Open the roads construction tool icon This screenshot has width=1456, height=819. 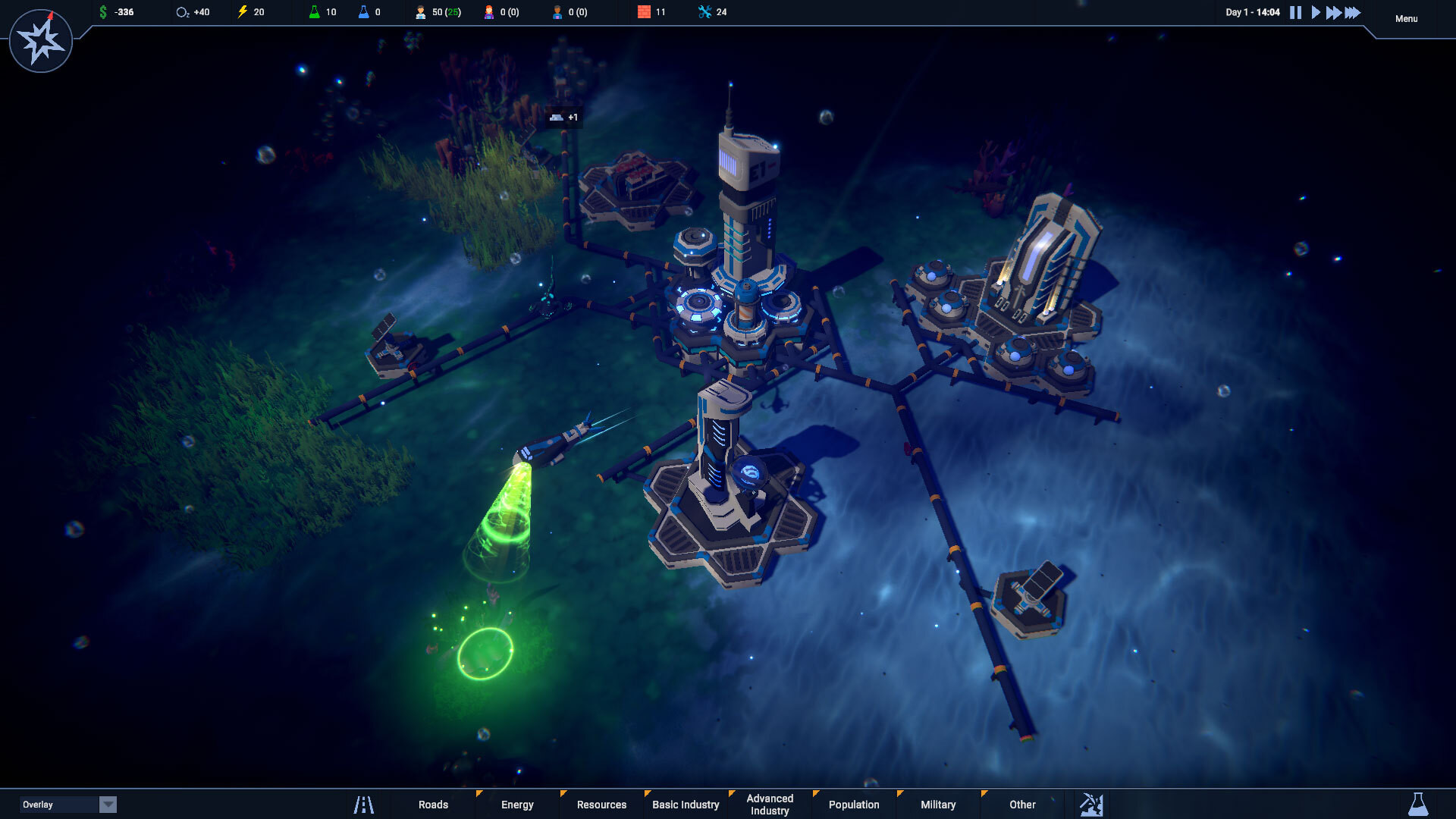364,805
